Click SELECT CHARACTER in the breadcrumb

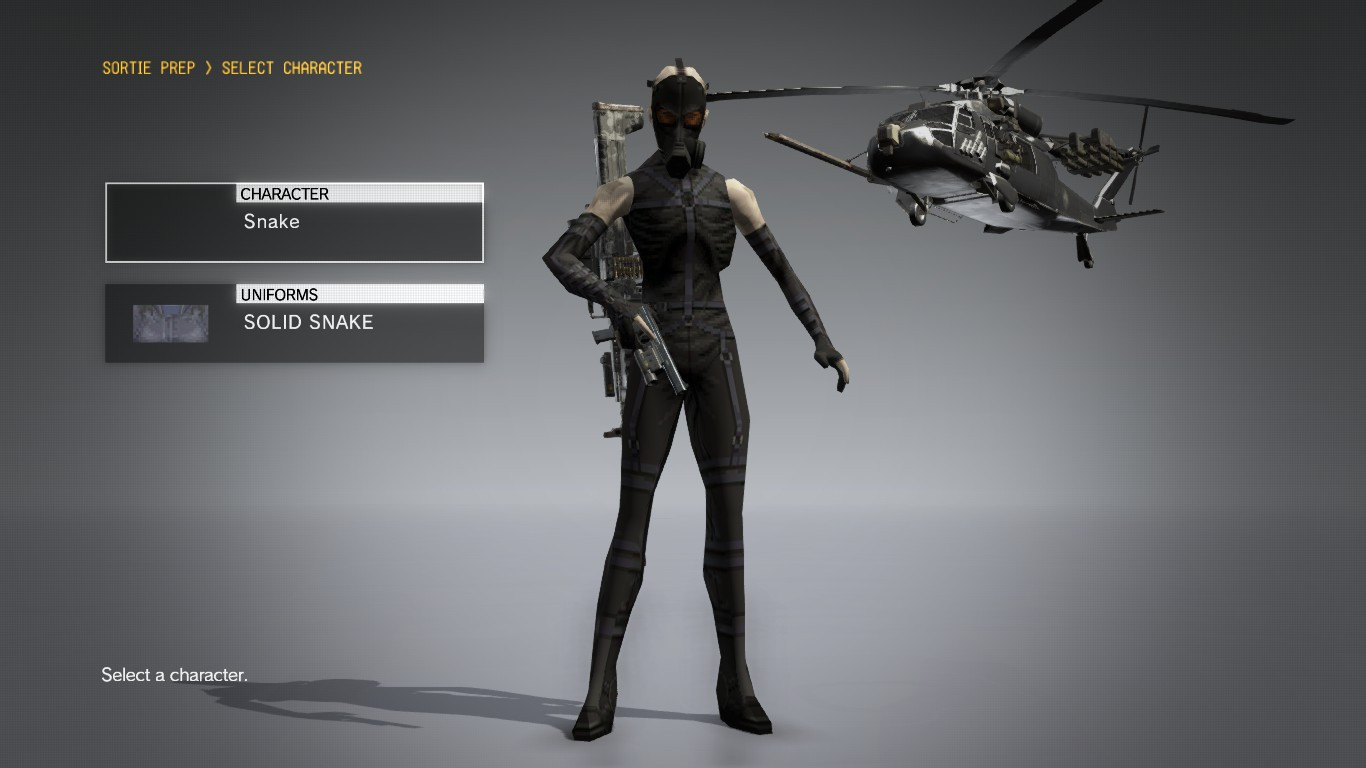294,68
